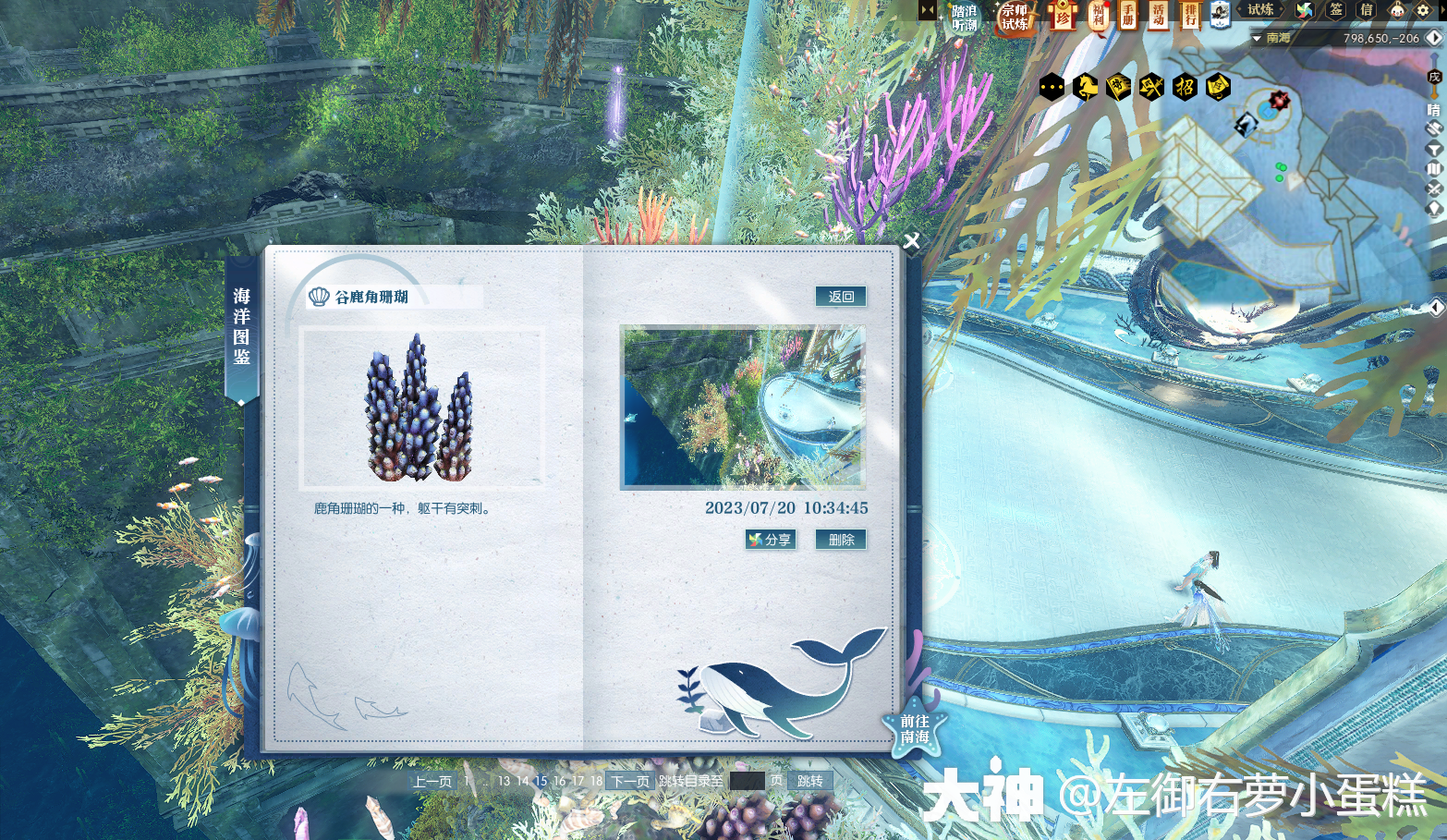Screen dimensions: 1447x840
Task: Open the 手册 handbook icon
Action: tap(1128, 17)
